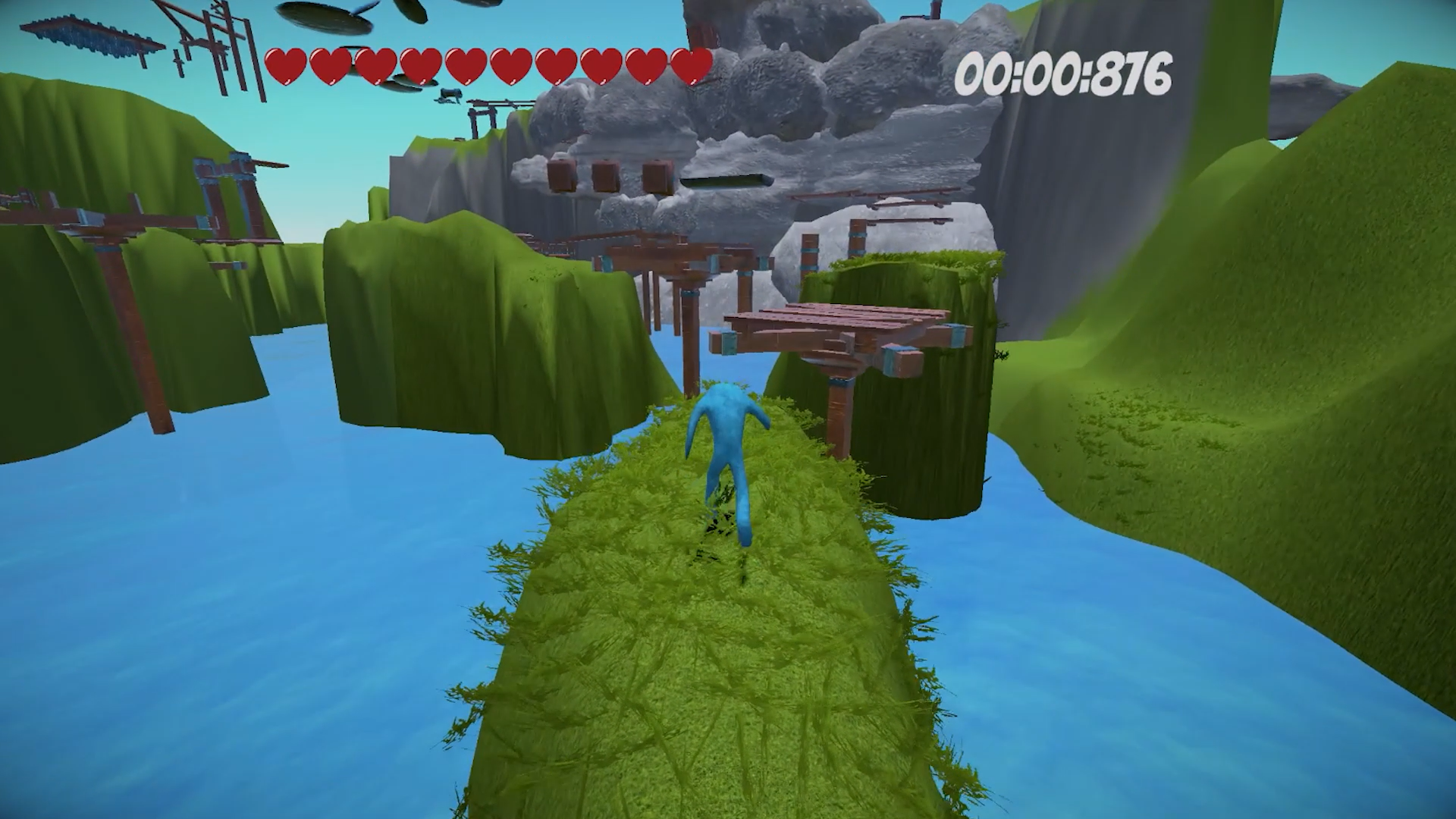The image size is (1456, 819).
Task: Click the third heart icon
Action: [x=375, y=67]
